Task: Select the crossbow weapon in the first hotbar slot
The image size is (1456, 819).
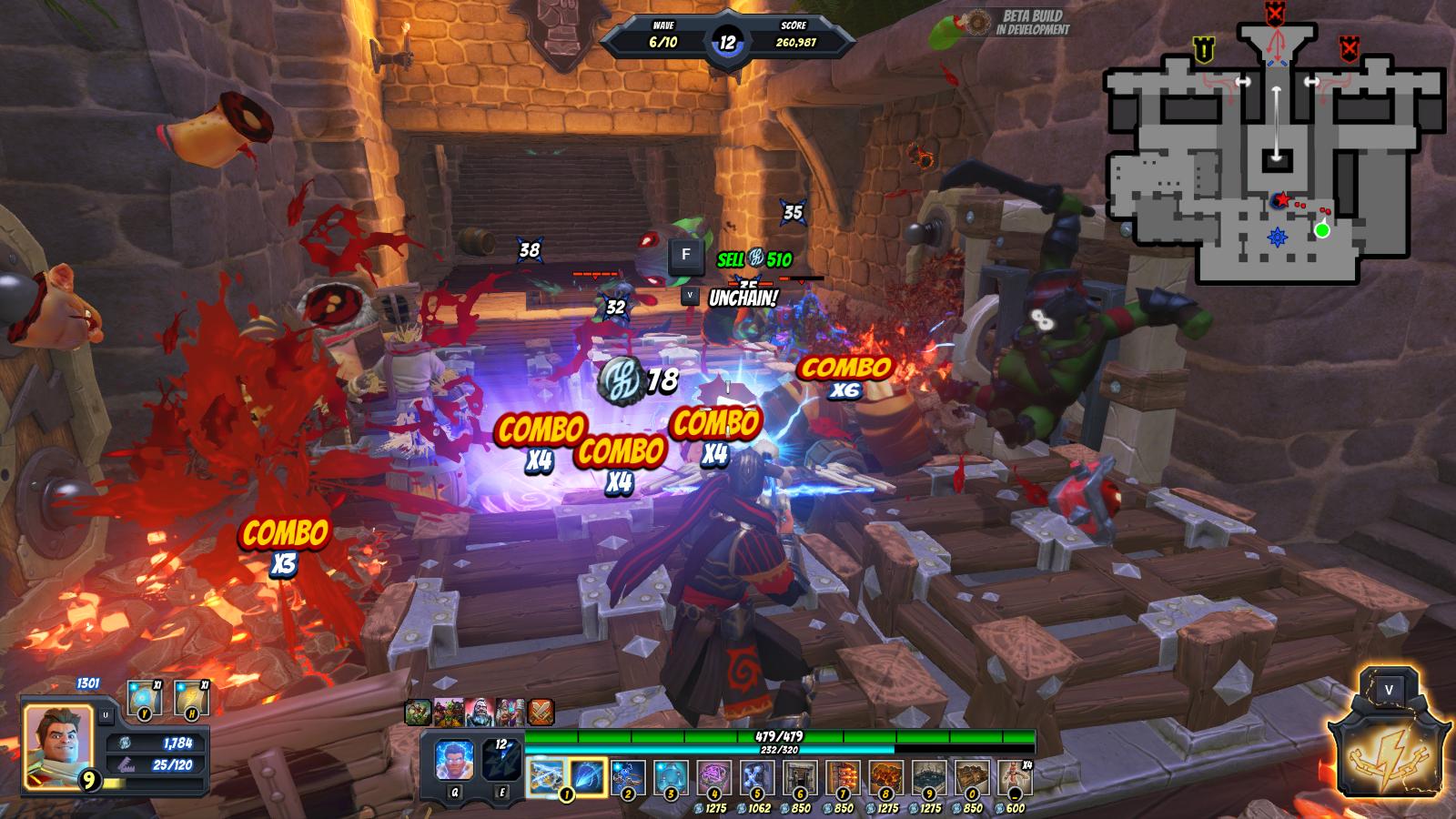Action: click(x=546, y=778)
